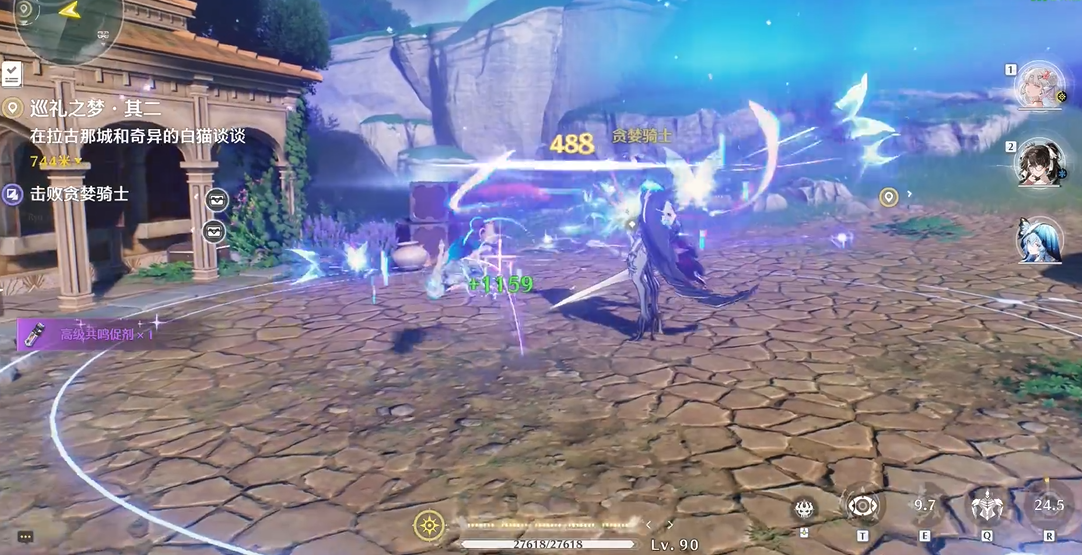Use the resonance liberation showing 24.5
1082x555 pixels.
[x=1048, y=506]
